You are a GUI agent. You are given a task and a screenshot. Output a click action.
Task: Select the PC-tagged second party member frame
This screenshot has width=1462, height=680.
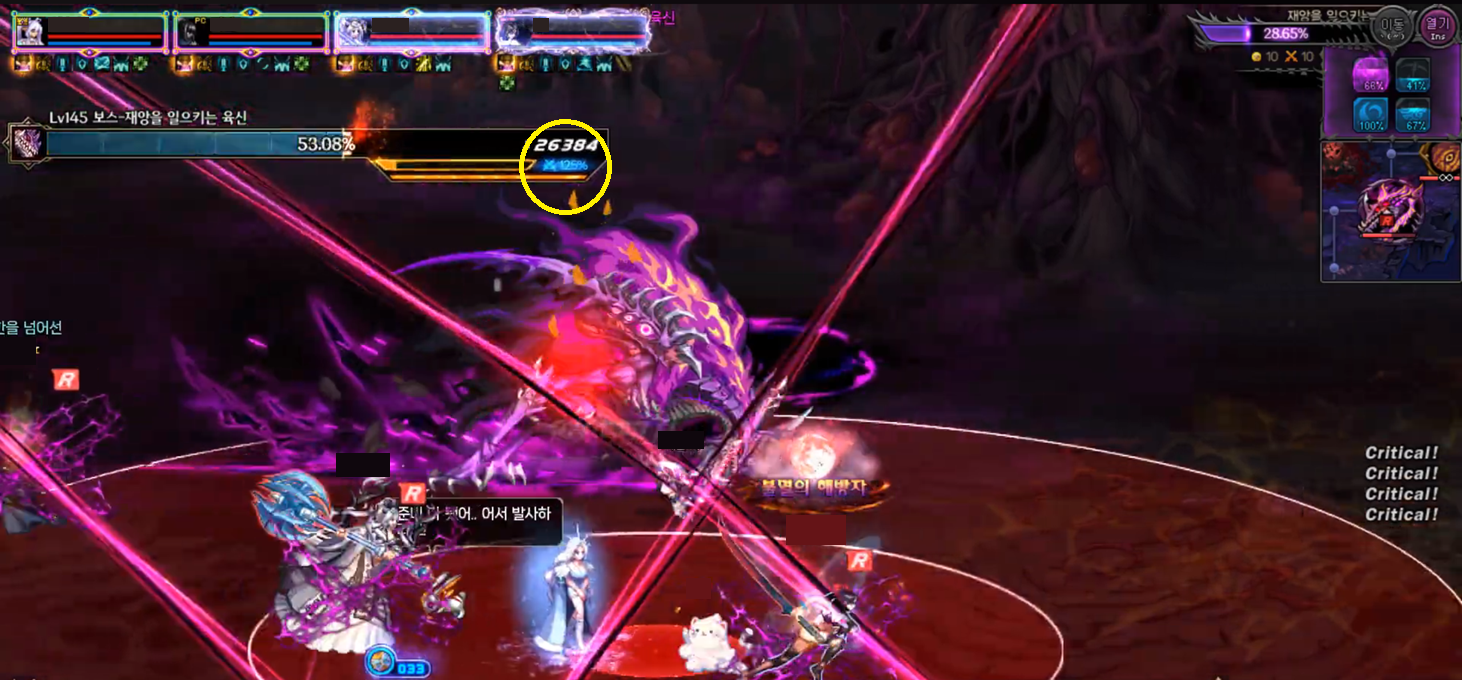251,32
